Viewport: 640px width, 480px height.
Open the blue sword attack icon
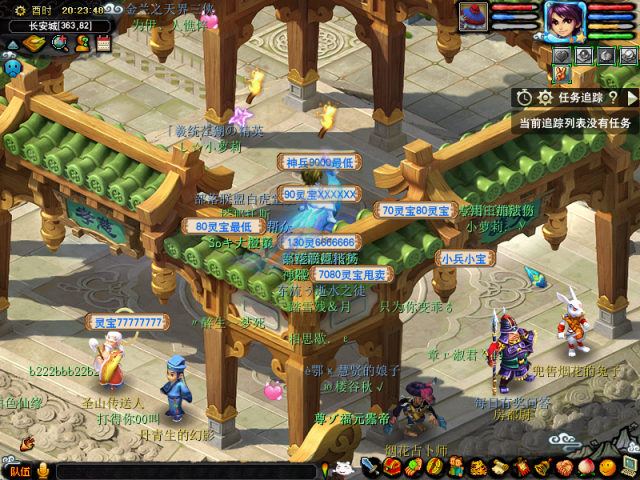click(x=370, y=467)
